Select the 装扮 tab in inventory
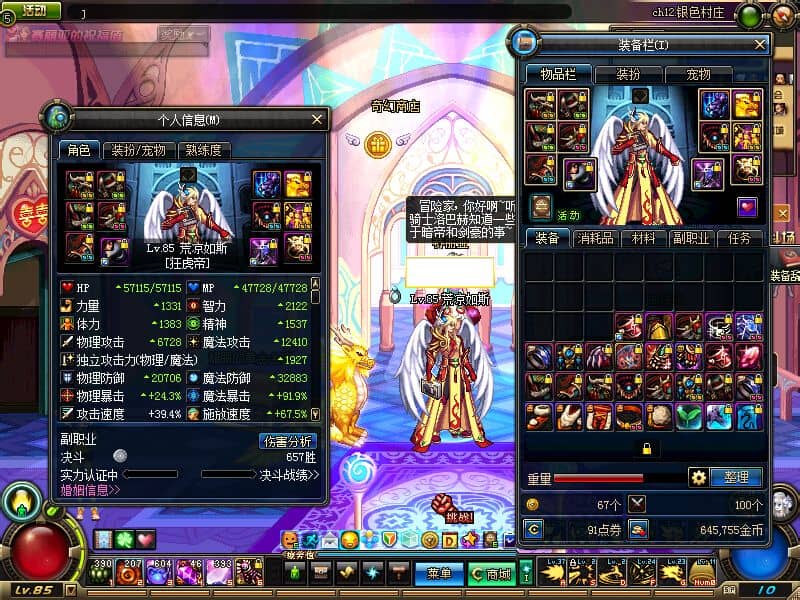 pos(627,75)
